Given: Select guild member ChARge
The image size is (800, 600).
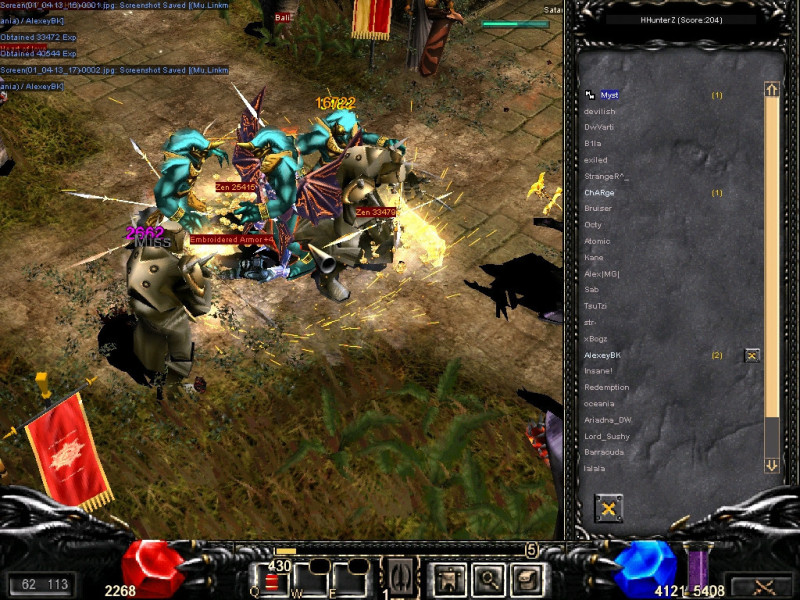Looking at the screenshot, I should [600, 192].
